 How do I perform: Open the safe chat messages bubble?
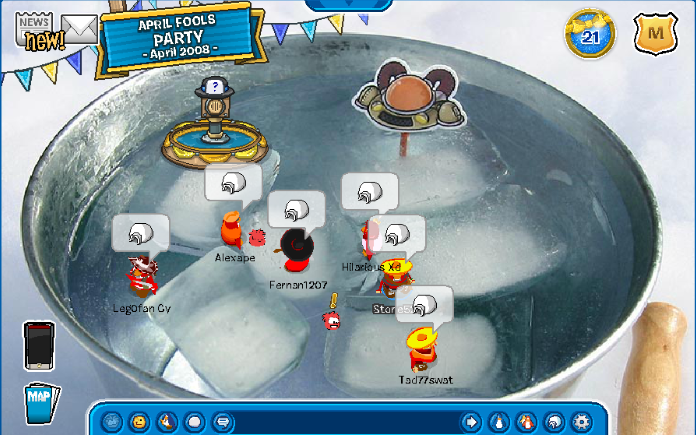[x=223, y=421]
